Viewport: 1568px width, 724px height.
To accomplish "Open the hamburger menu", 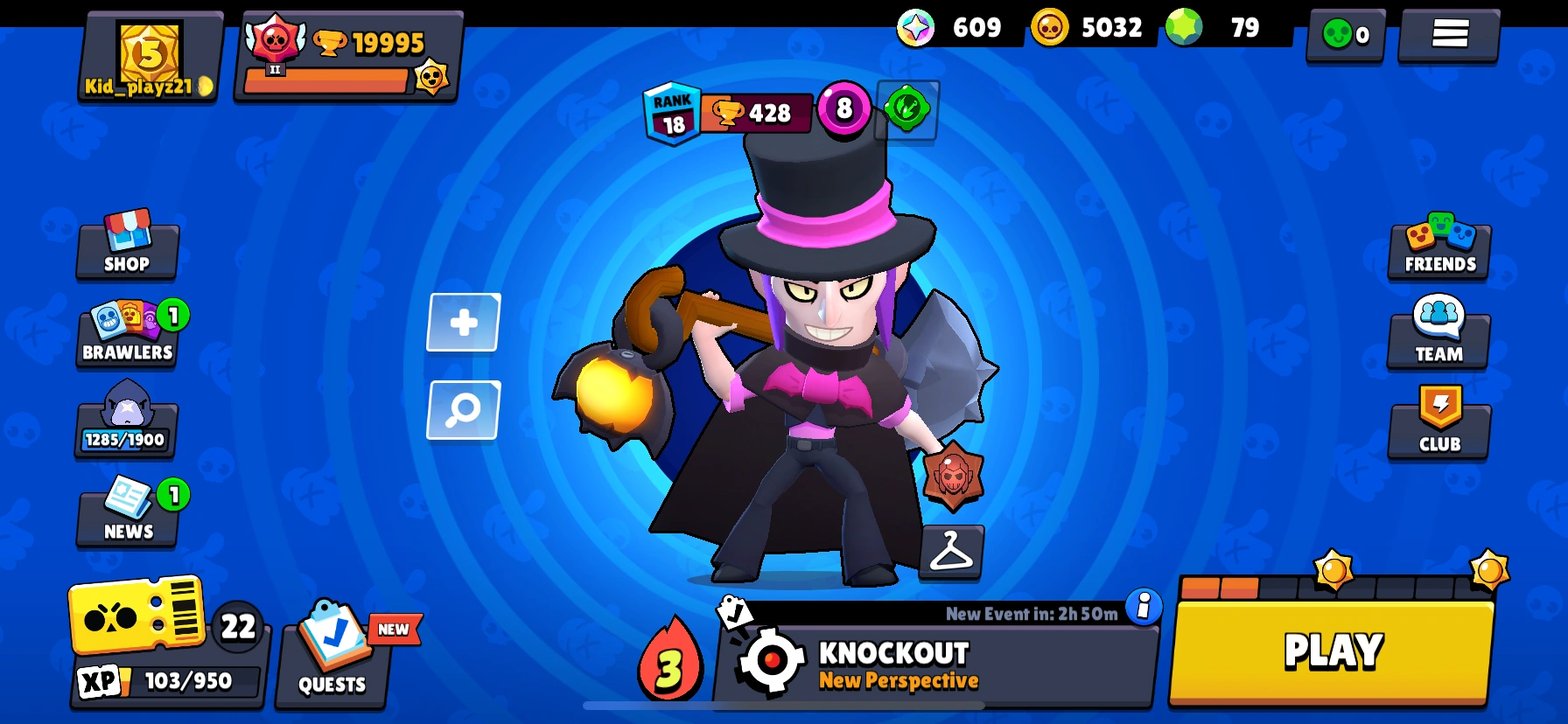I will coord(1448,34).
